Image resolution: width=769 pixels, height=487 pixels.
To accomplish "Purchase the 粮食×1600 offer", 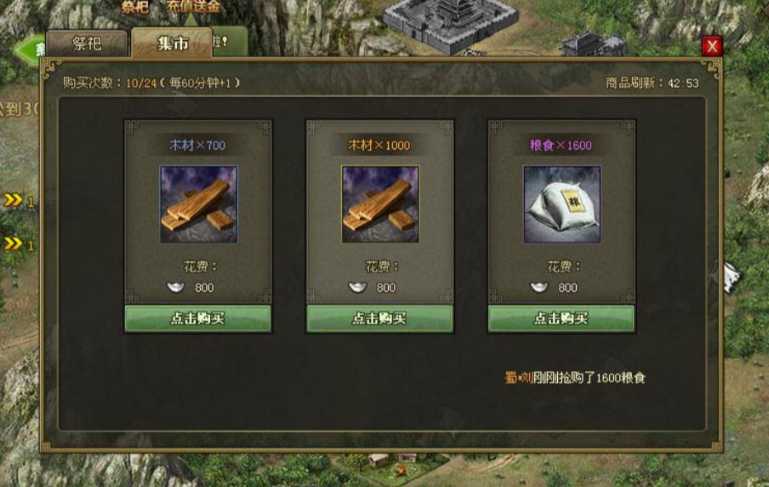I will [x=561, y=318].
